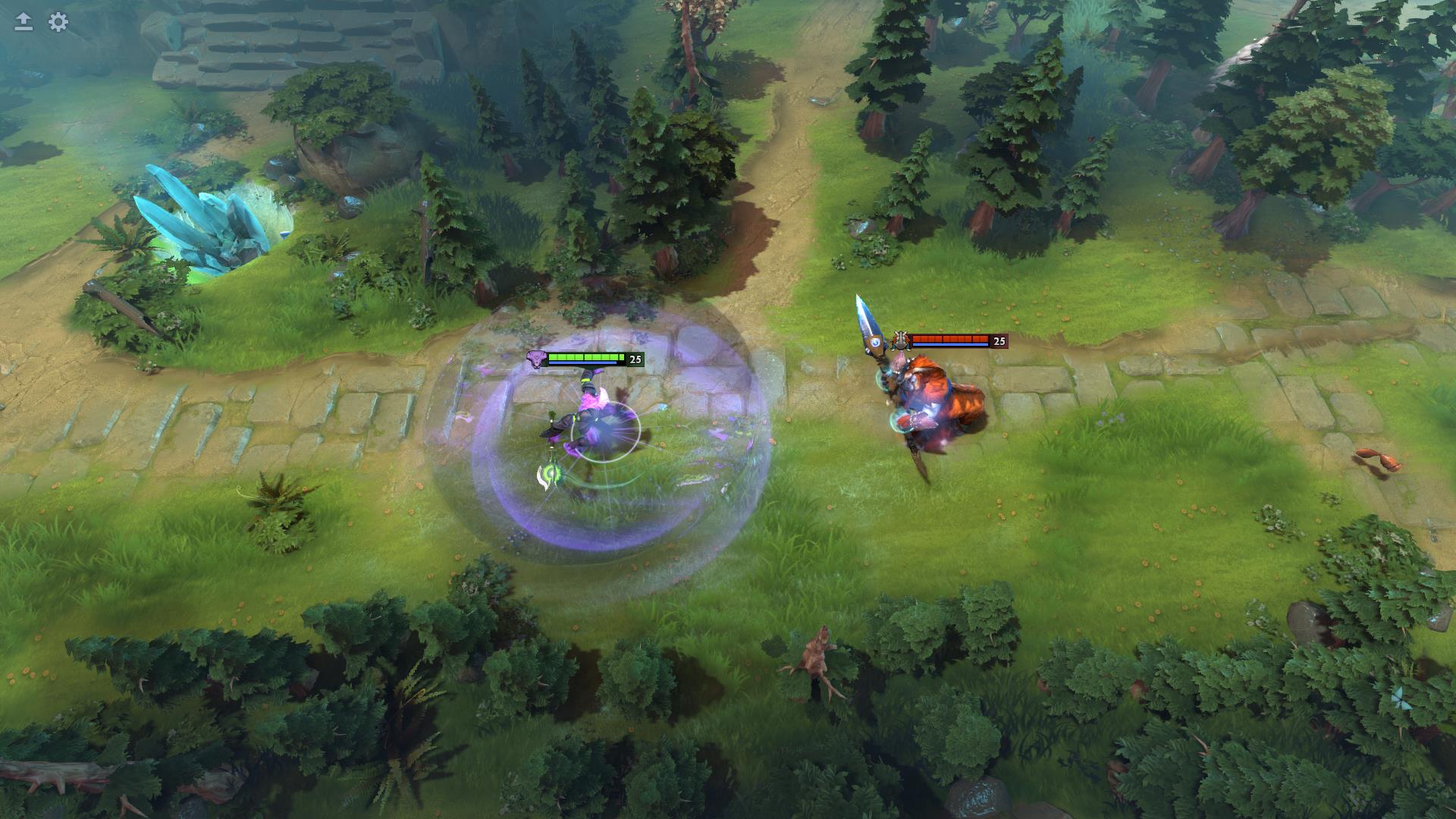Click the level 25 badge on the enemy bar
Screen dimensions: 1456x819
tap(999, 340)
